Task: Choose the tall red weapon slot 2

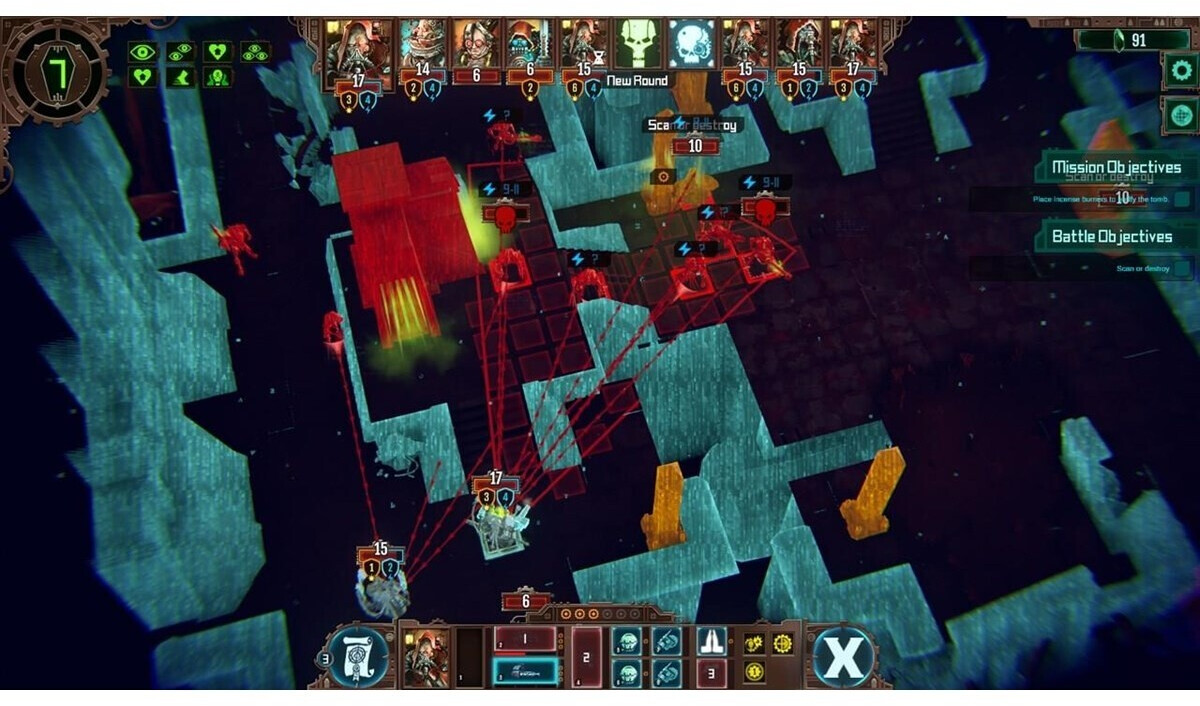Action: [587, 657]
